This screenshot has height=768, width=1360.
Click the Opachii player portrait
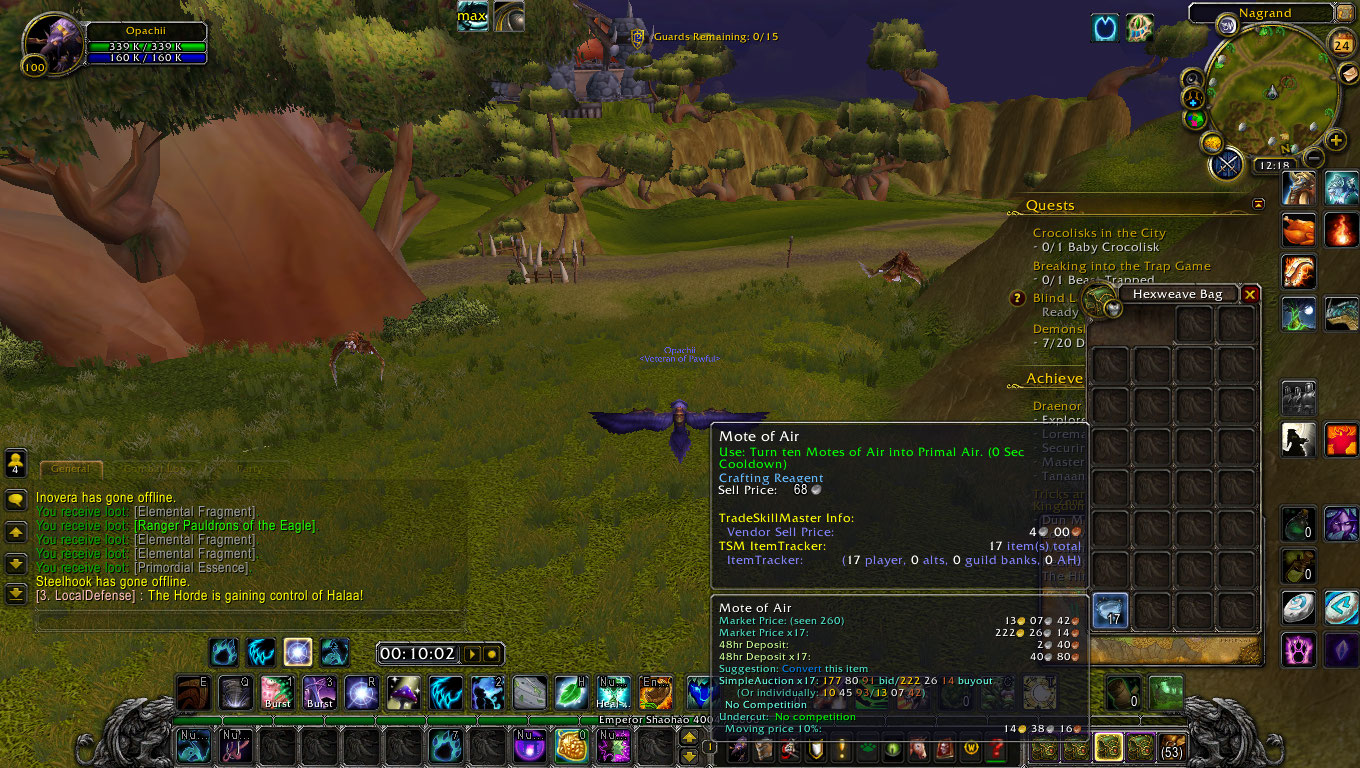pos(50,42)
